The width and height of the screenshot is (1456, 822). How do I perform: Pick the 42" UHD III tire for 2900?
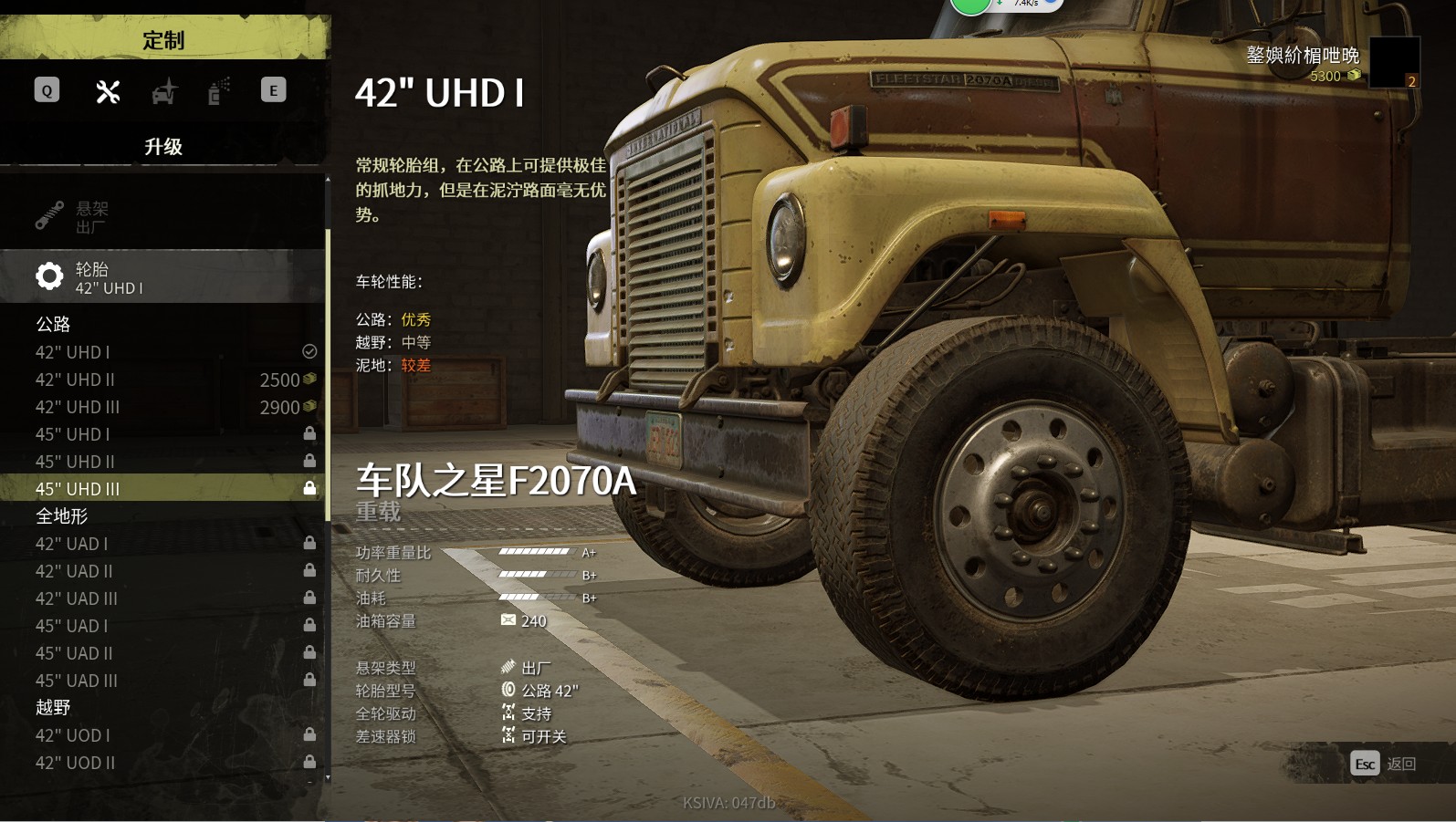click(162, 407)
